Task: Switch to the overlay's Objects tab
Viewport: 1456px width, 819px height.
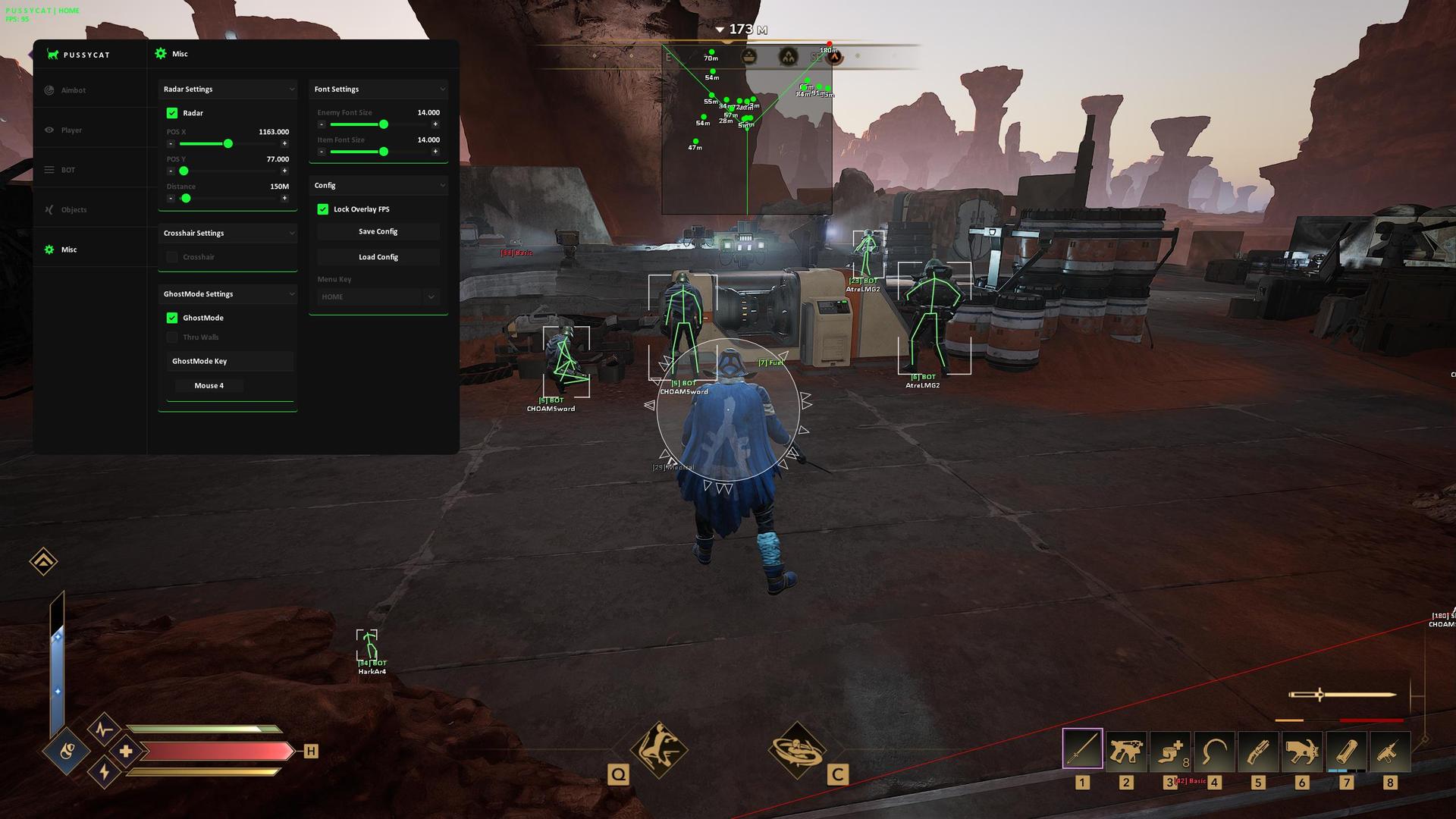Action: tap(74, 210)
